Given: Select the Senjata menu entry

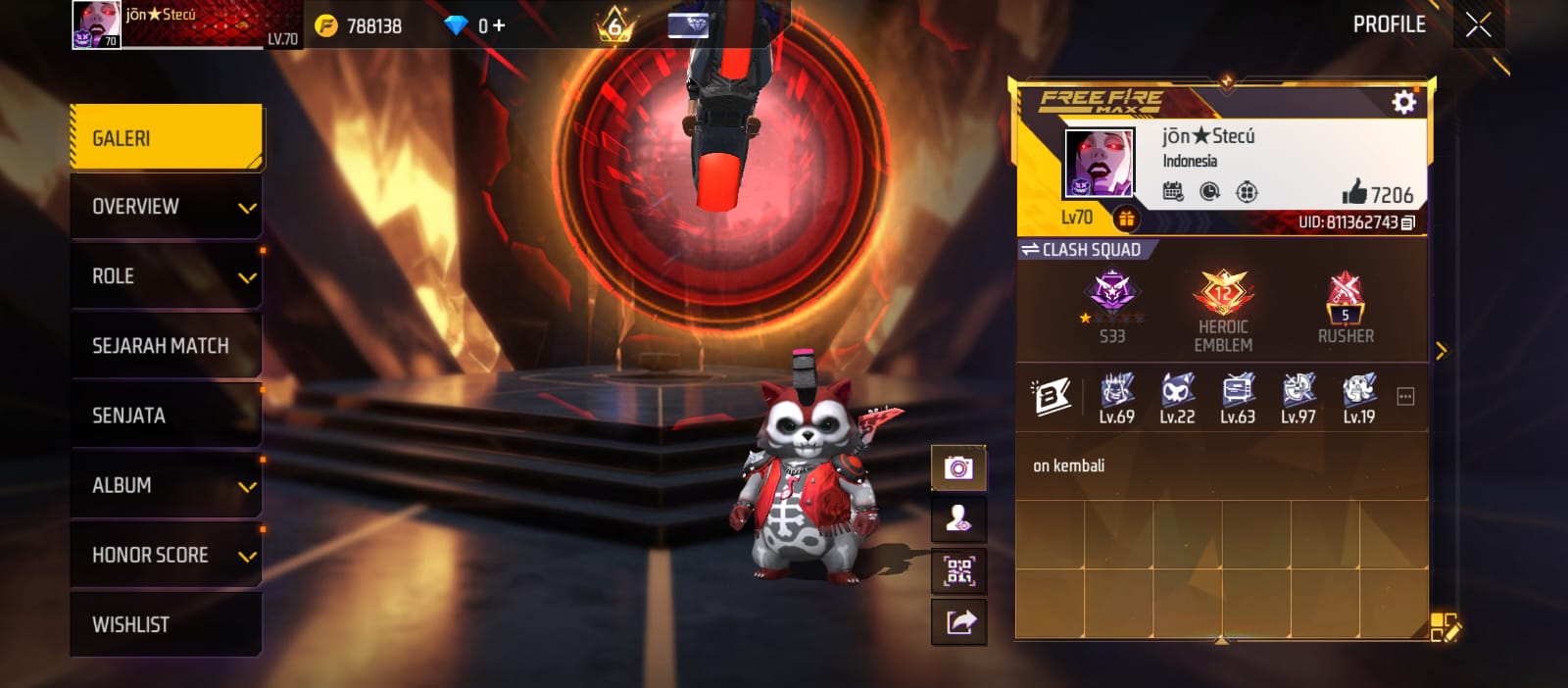Looking at the screenshot, I should (x=166, y=416).
